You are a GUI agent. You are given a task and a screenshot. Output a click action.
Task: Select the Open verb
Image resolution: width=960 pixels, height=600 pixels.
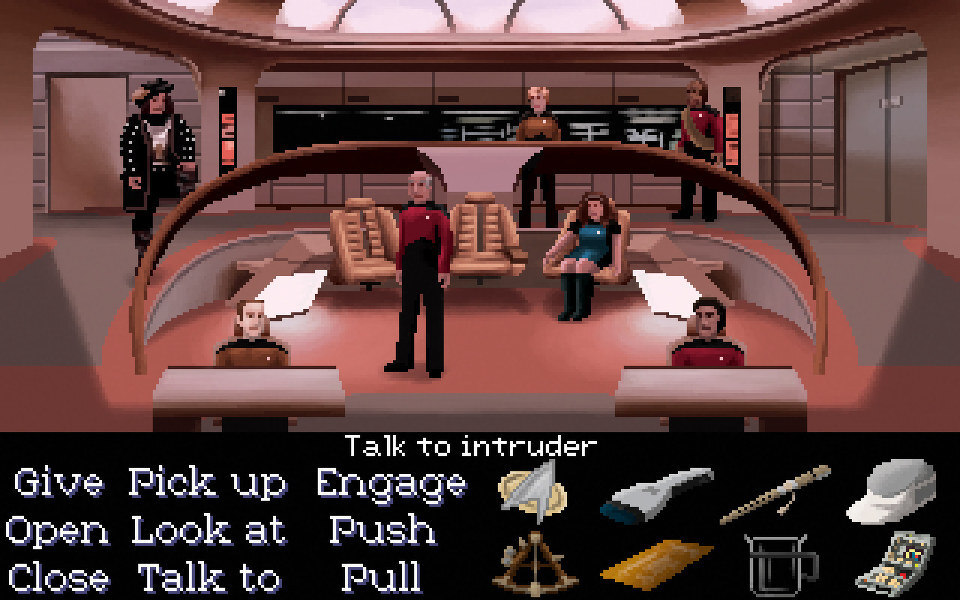click(57, 530)
